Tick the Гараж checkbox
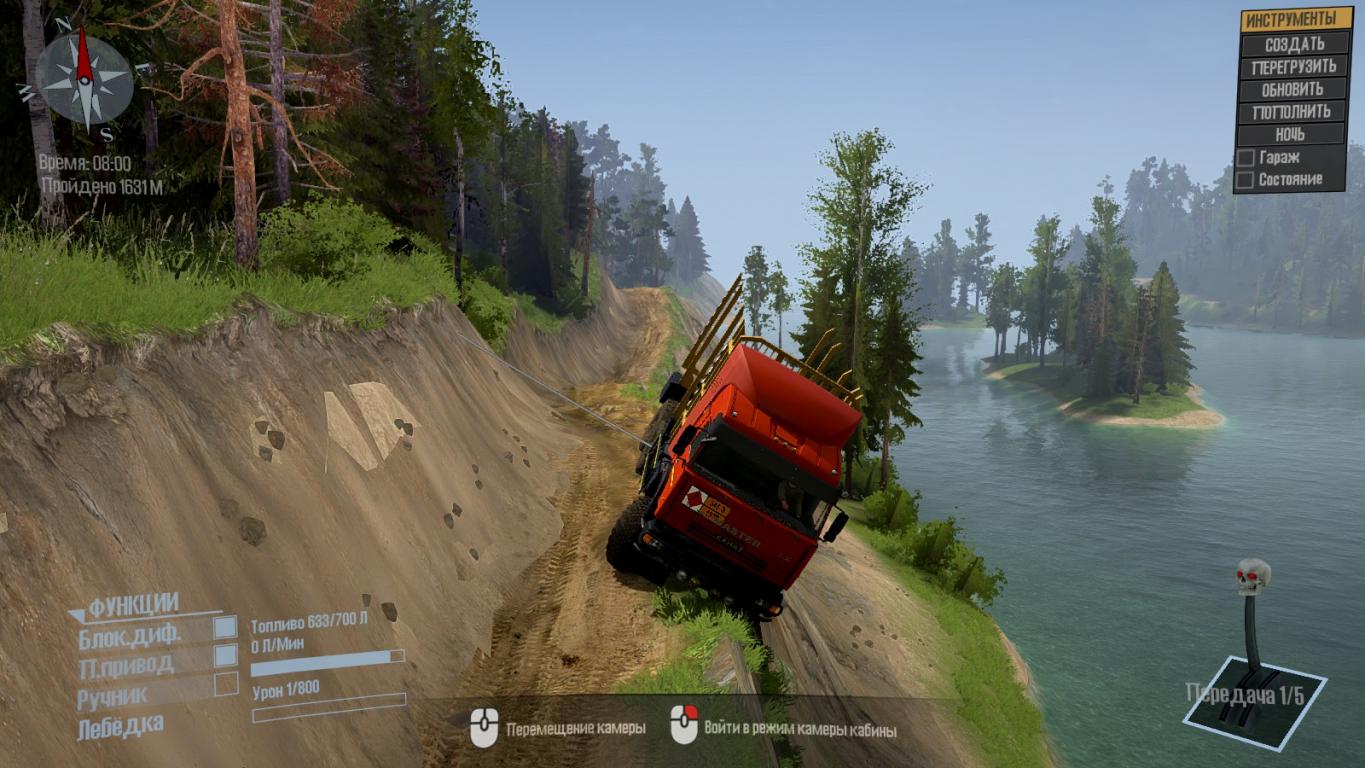The image size is (1365, 768). pyautogui.click(x=1246, y=158)
